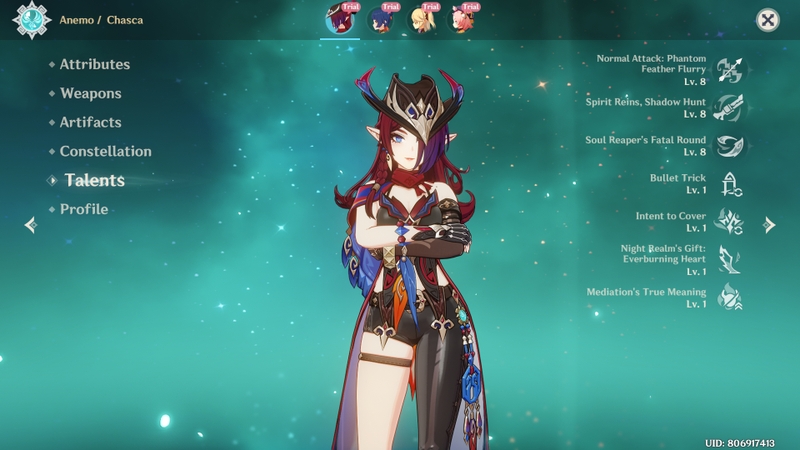Choose the blonde trial character portrait
The width and height of the screenshot is (800, 450).
click(x=422, y=19)
